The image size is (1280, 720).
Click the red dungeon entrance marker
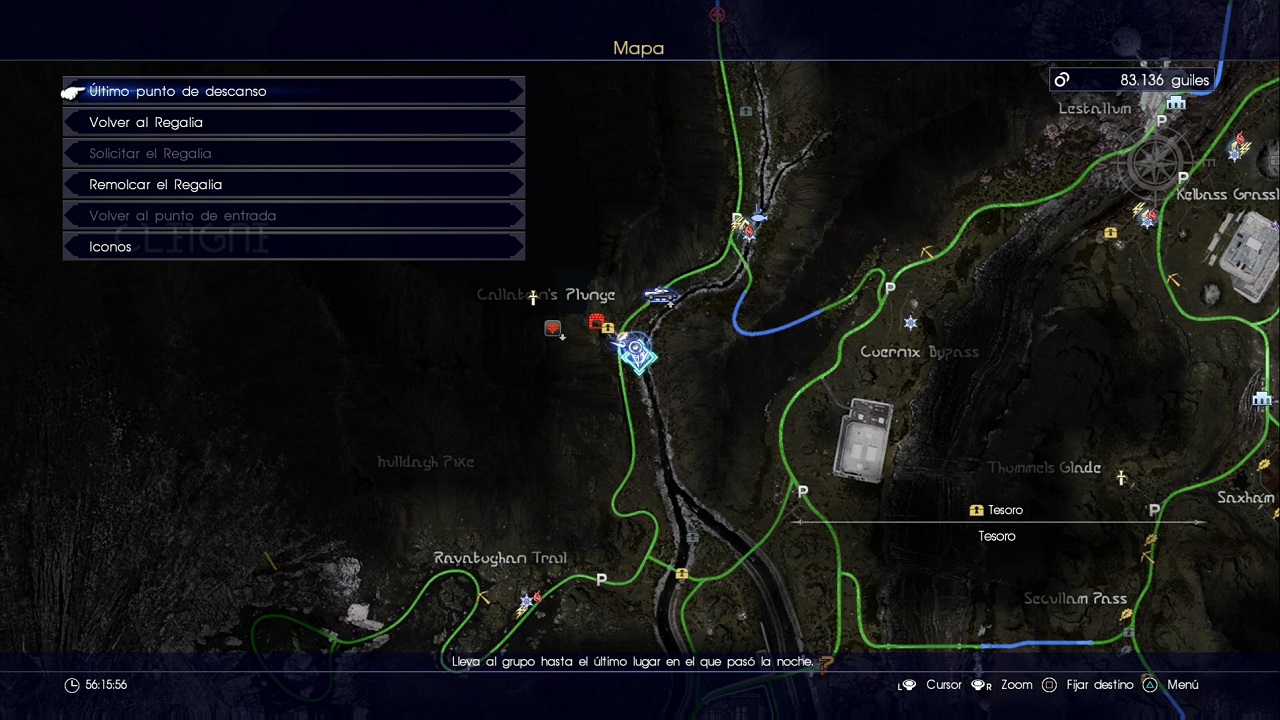(x=597, y=321)
